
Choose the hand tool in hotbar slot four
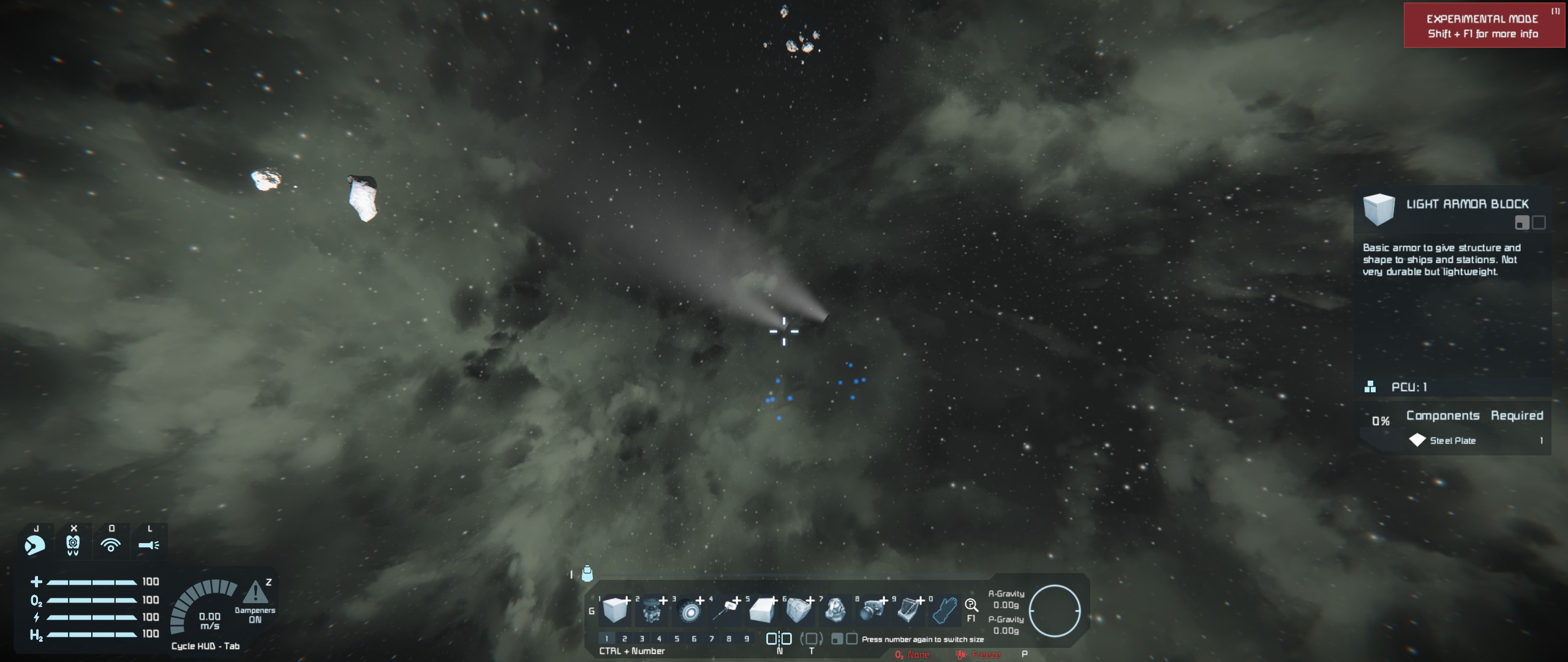pos(726,609)
